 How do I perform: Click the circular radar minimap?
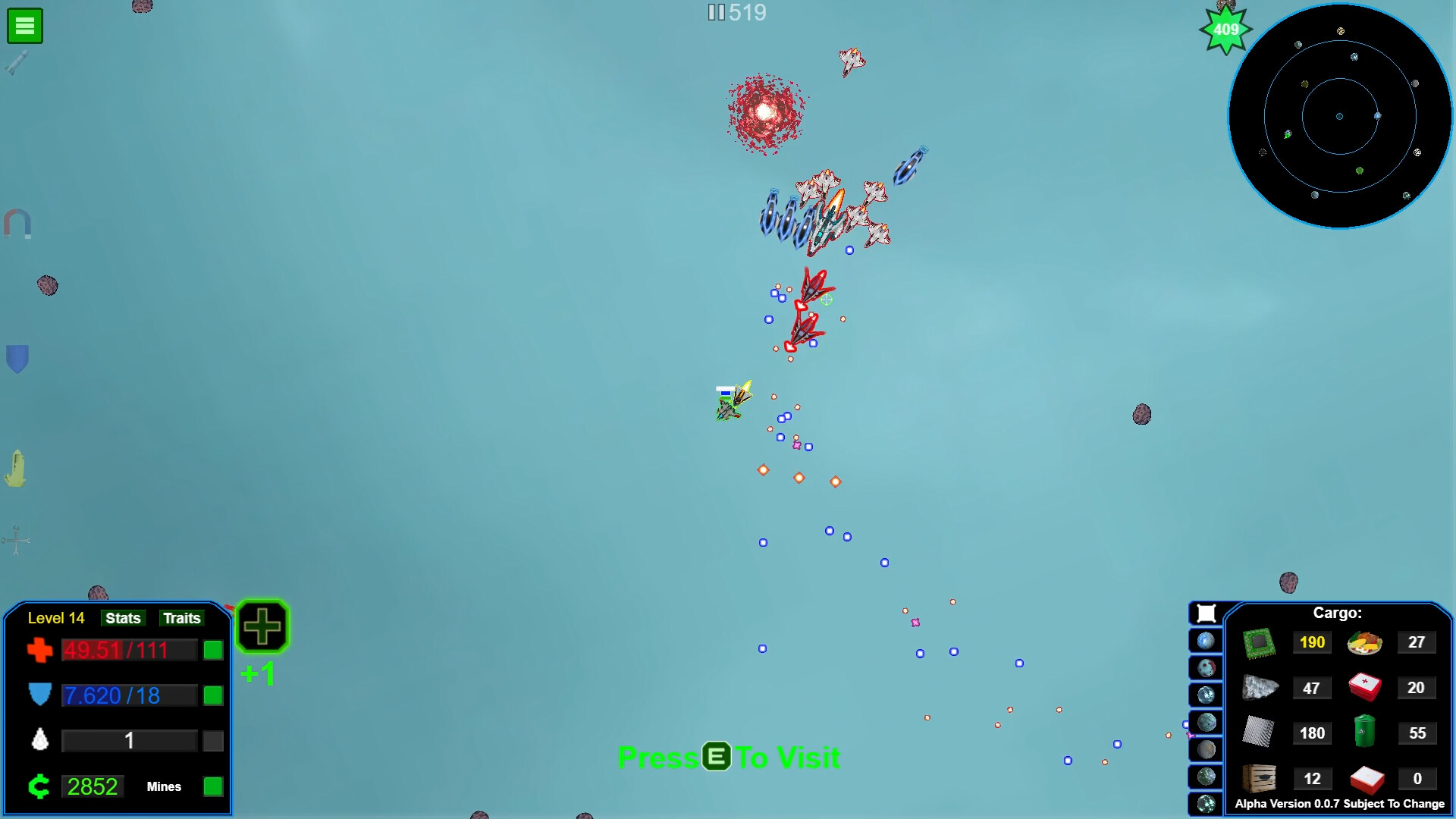pos(1339,116)
